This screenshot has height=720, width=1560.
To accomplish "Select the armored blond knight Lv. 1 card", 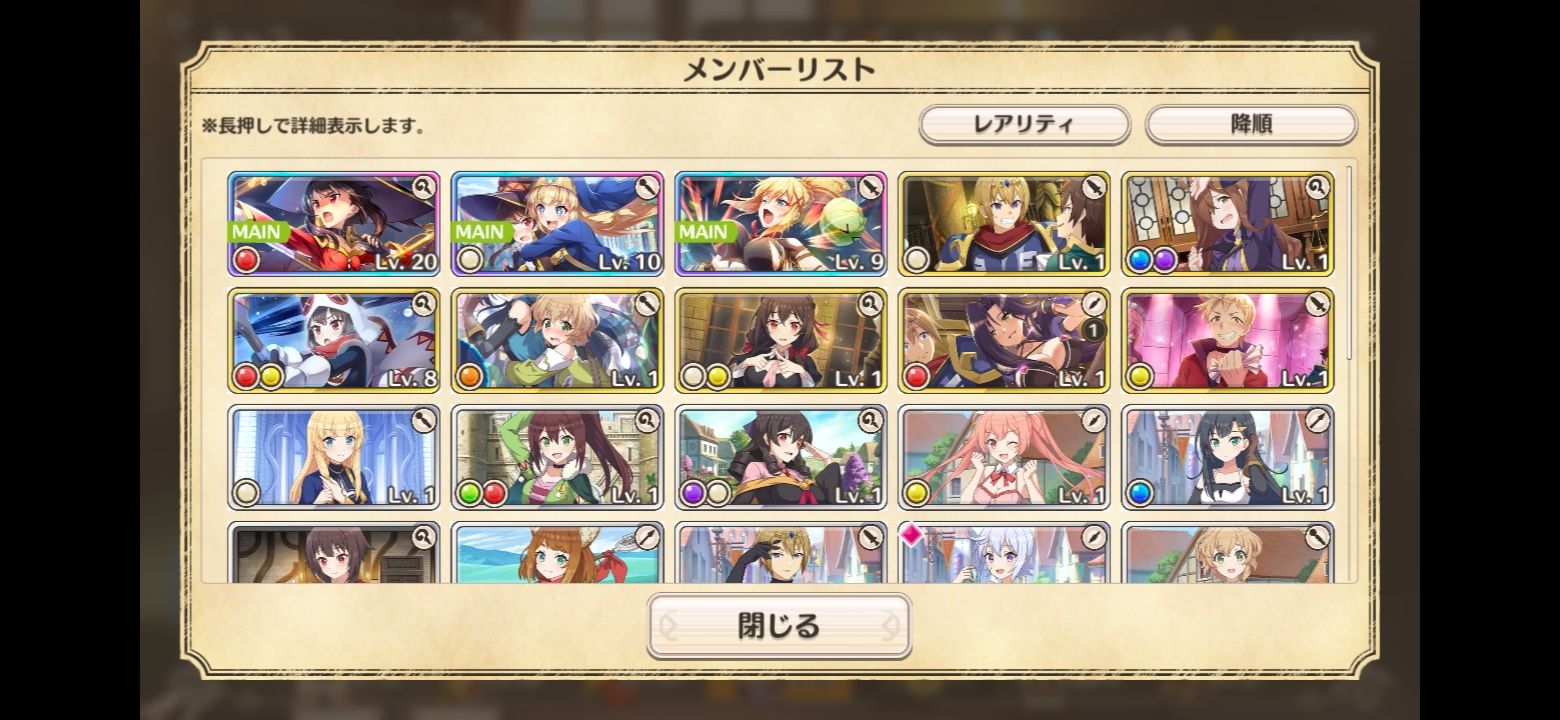I will (1004, 223).
